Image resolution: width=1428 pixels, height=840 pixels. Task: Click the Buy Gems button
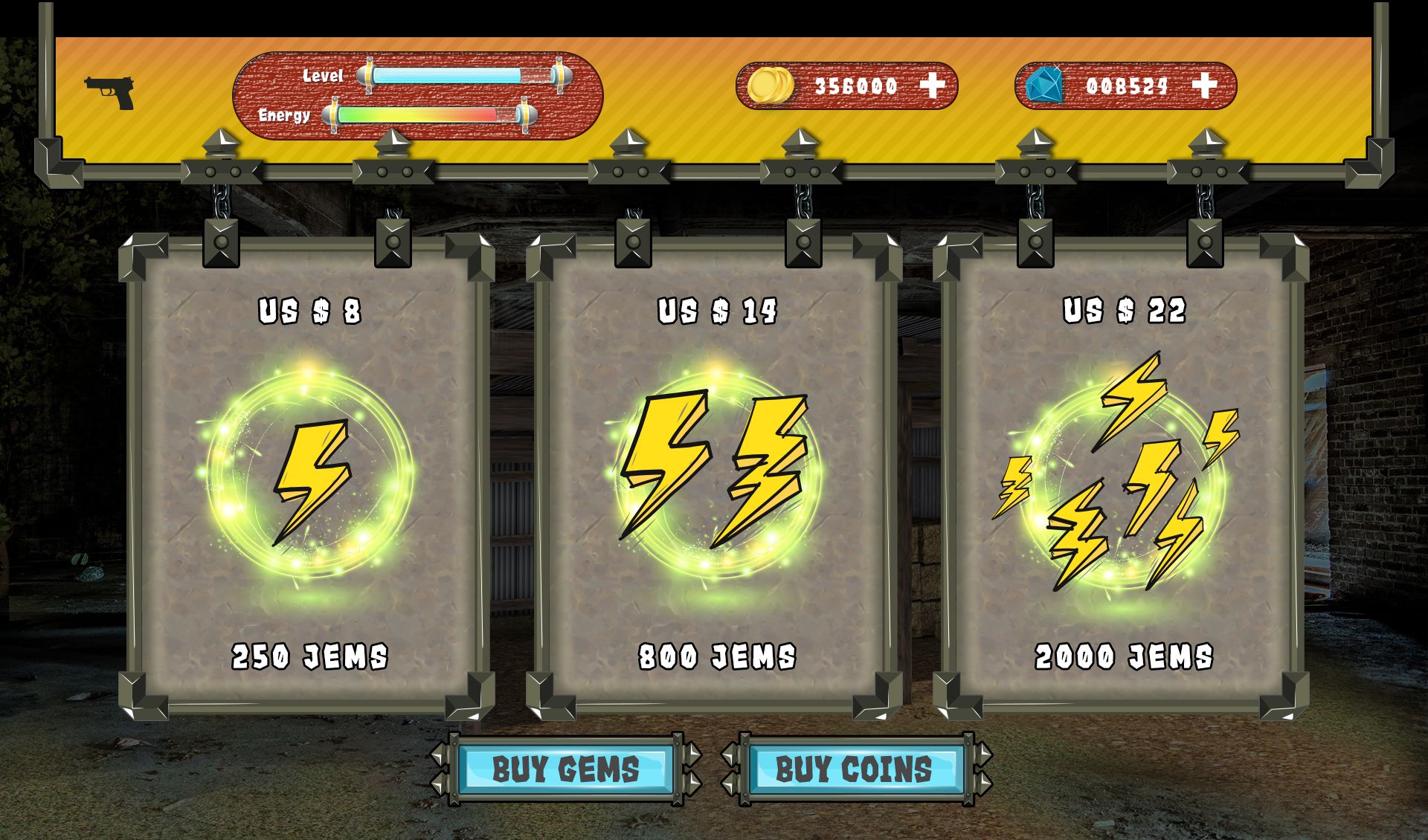(565, 769)
